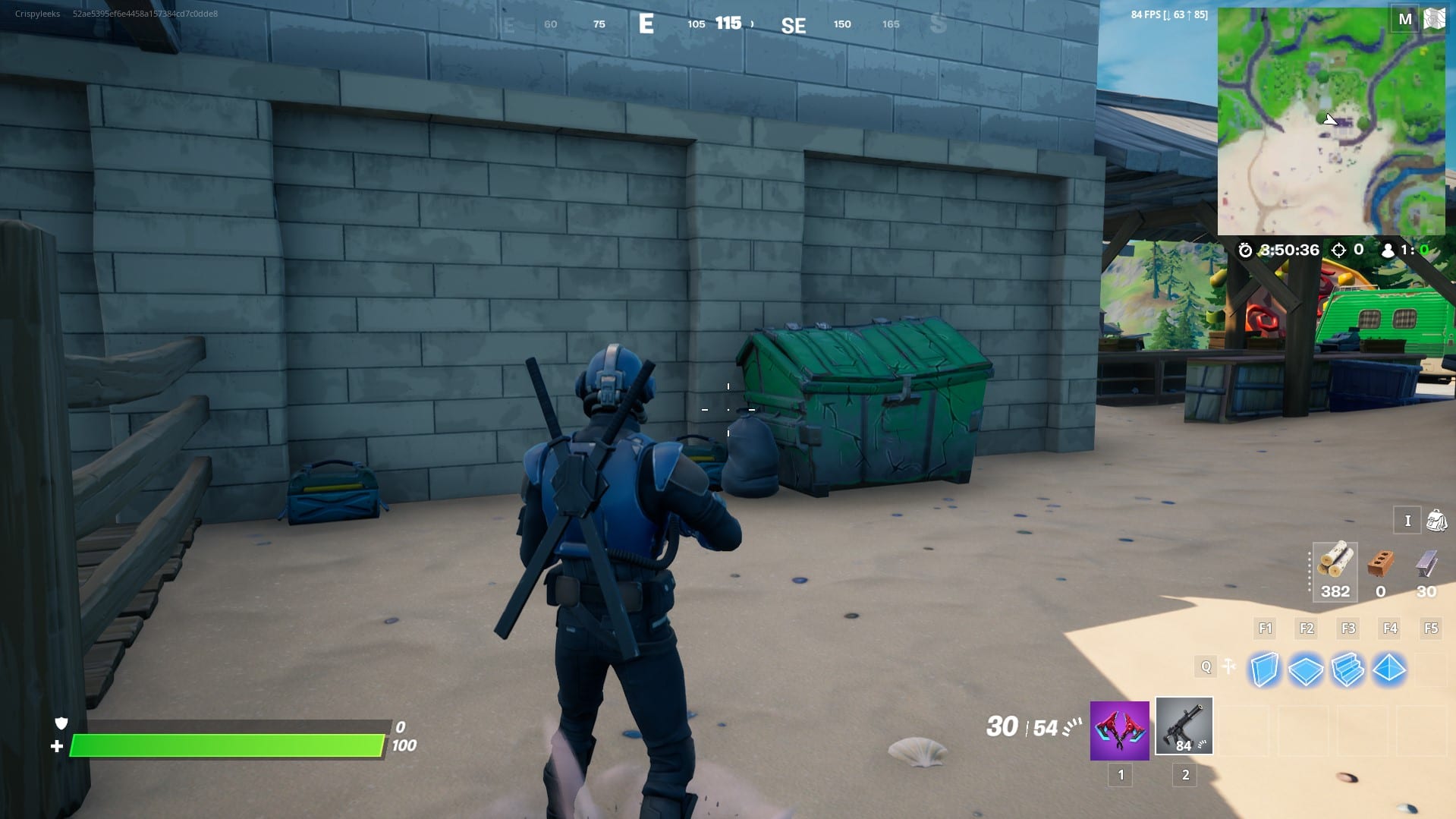The image size is (1456, 819).
Task: Click the E heading on the compass
Action: click(x=646, y=24)
